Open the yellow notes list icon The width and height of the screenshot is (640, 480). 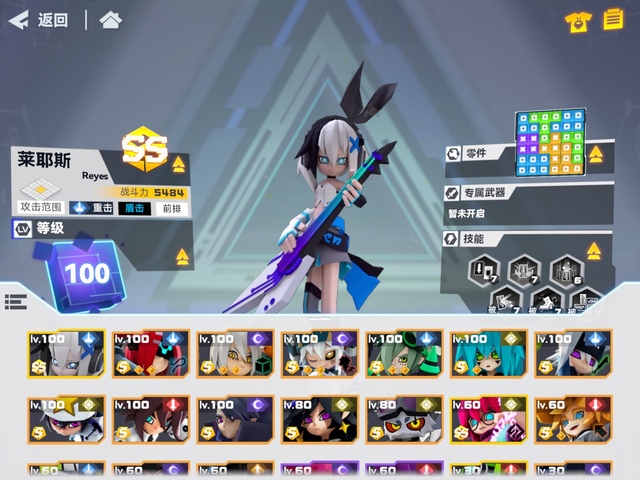tap(612, 20)
